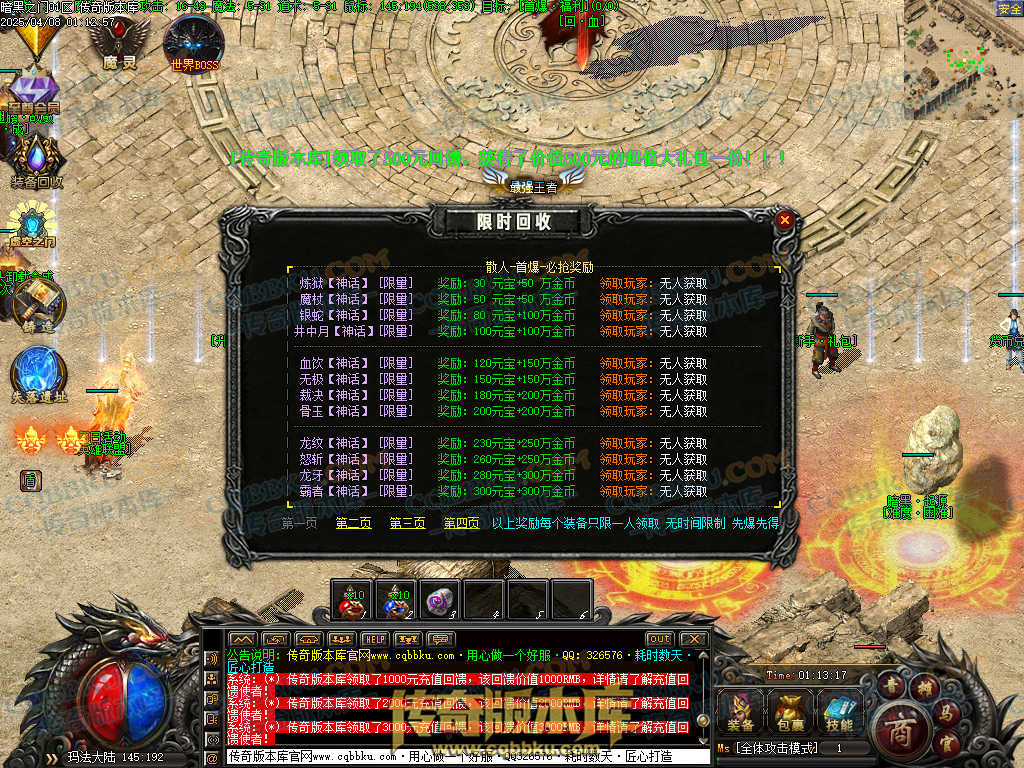Use the blue potion in hotbar slot 2
The width and height of the screenshot is (1024, 768).
pos(395,600)
